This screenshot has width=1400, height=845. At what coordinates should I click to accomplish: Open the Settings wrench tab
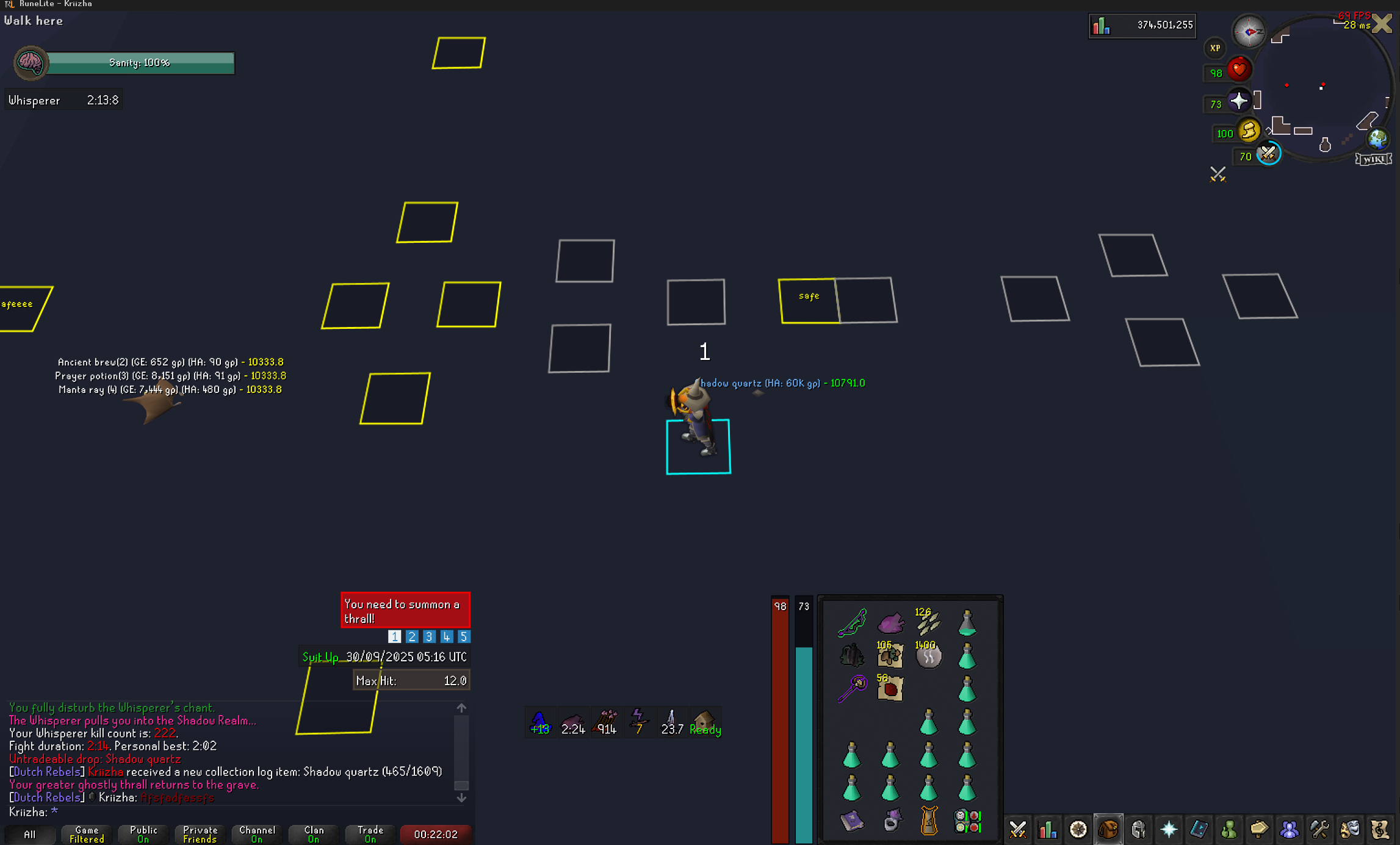[x=1319, y=830]
